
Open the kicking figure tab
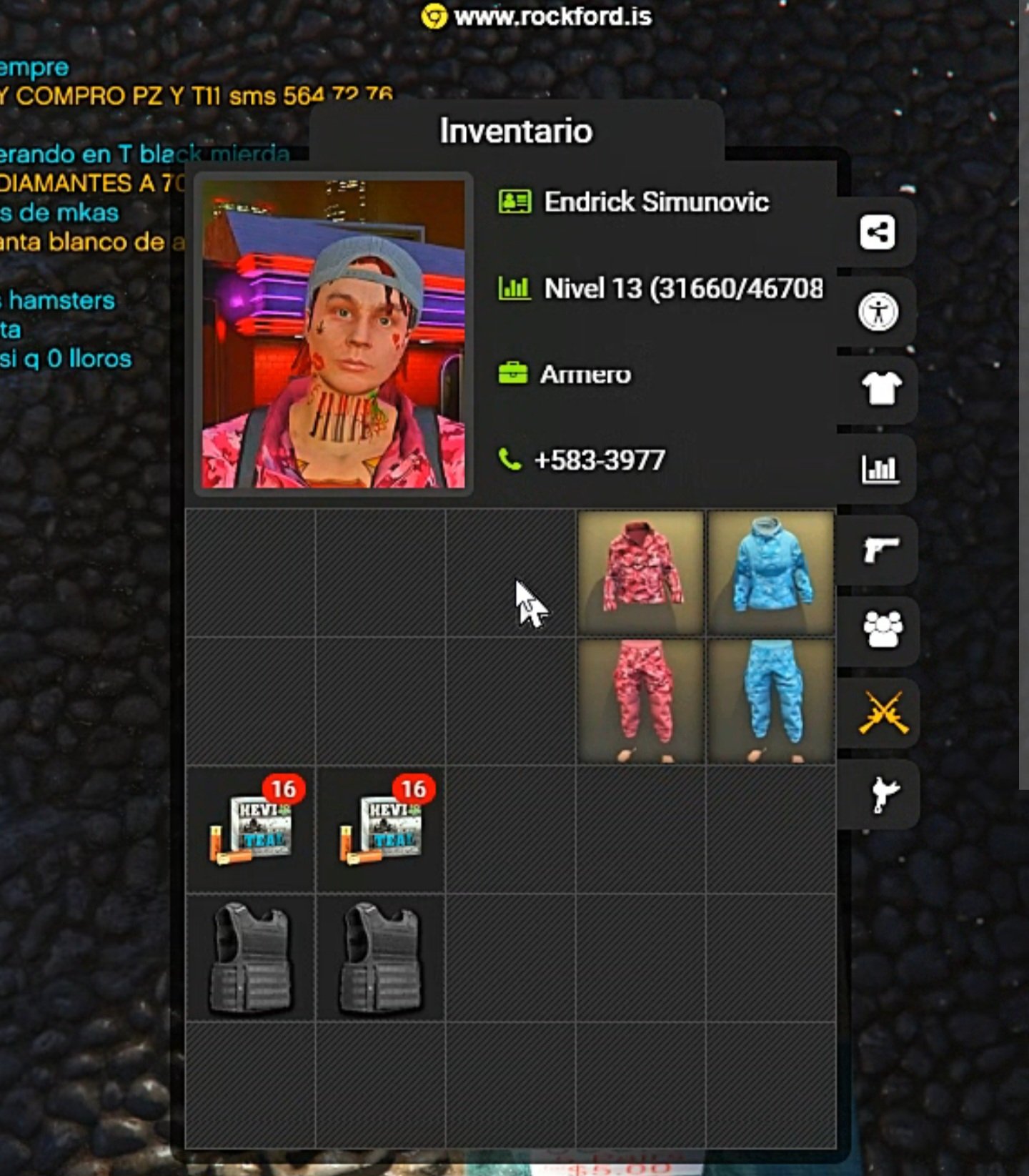pyautogui.click(x=883, y=794)
